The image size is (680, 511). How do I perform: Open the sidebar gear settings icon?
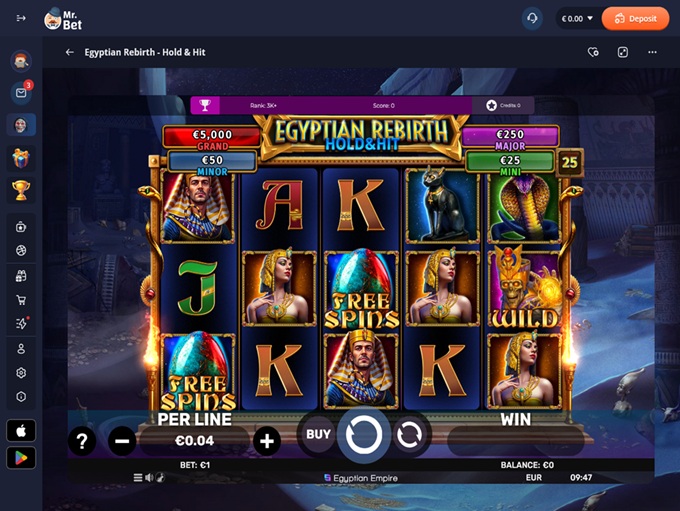21,372
